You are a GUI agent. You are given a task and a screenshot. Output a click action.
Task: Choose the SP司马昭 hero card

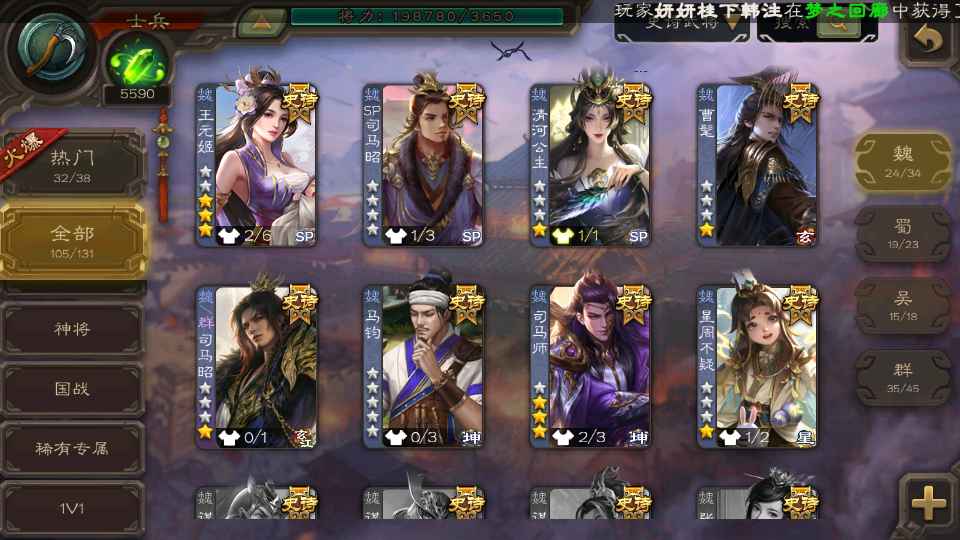click(423, 165)
